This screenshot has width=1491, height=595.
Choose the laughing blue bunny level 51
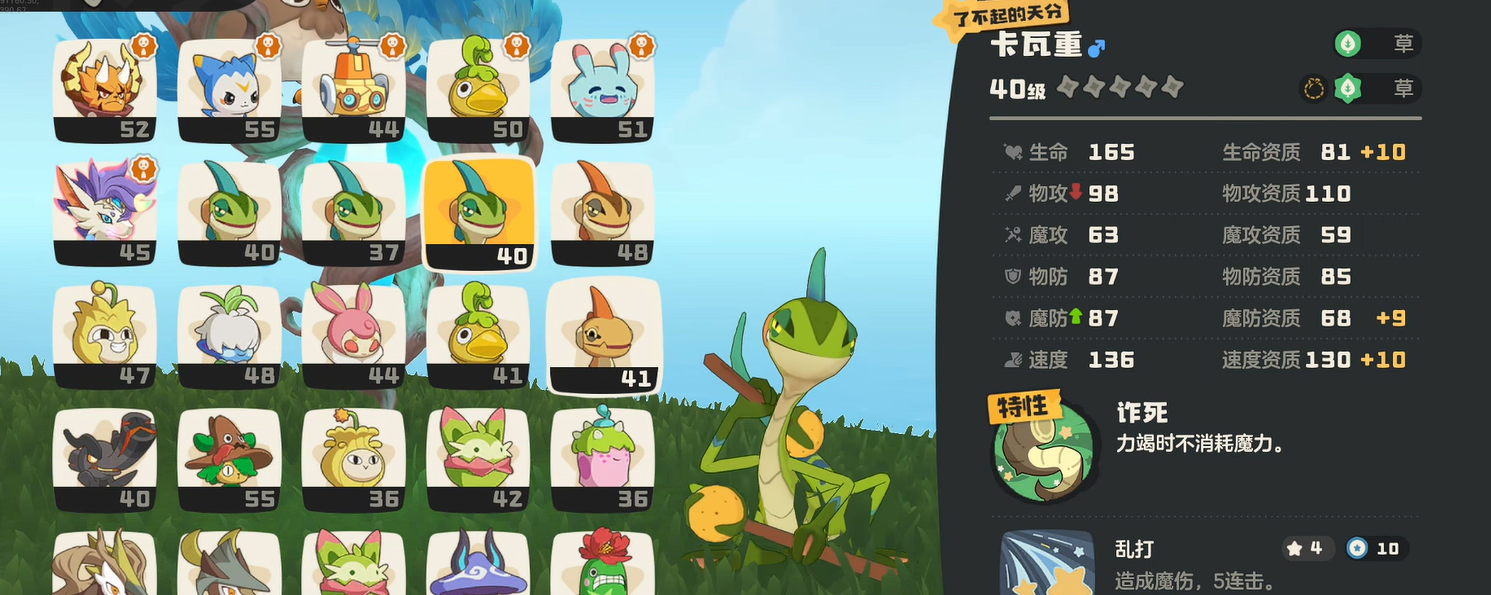point(601,90)
